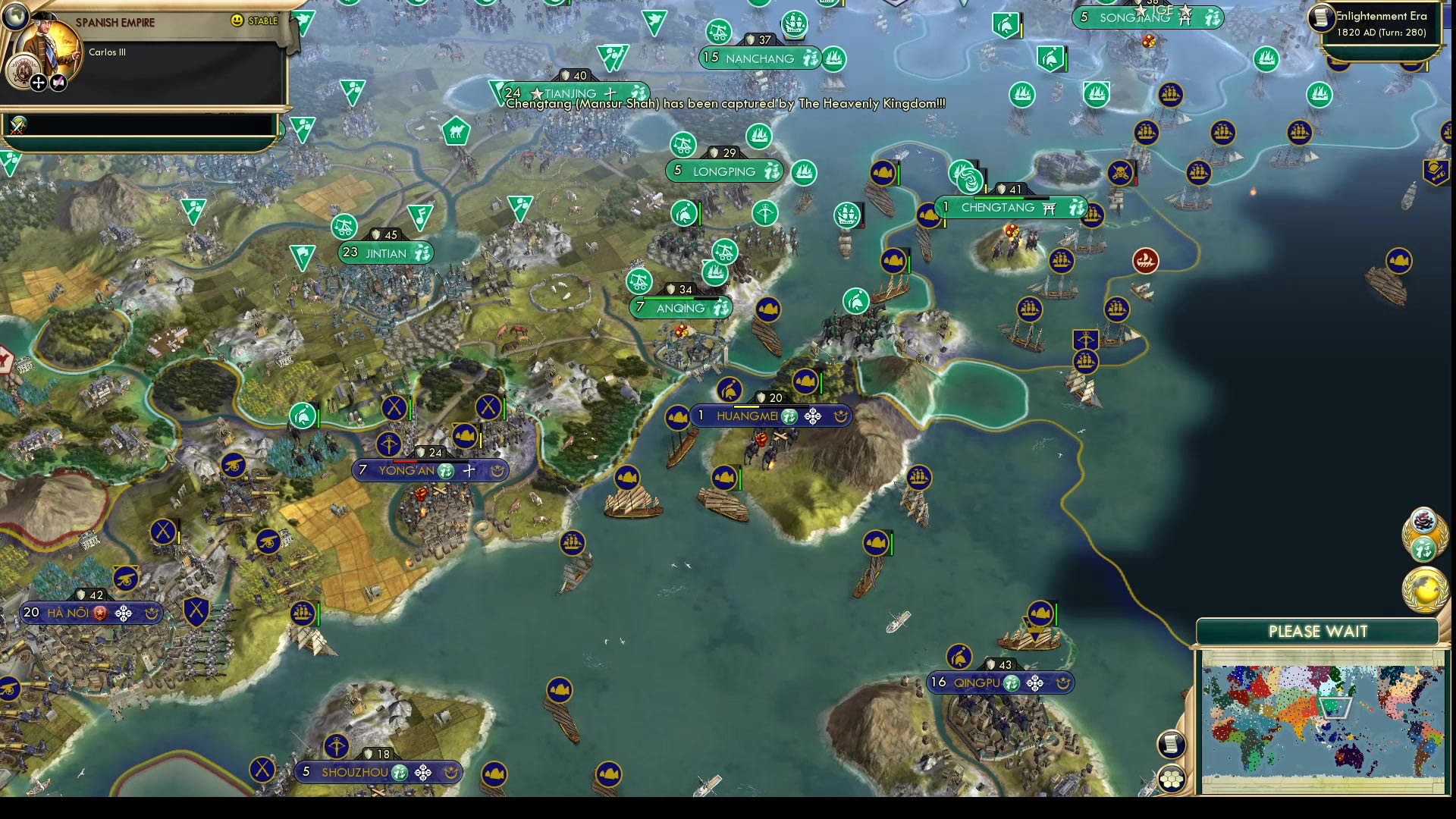The image size is (1456, 819).
Task: Toggle strategic view with the top-left globe icon
Action: coord(14,17)
